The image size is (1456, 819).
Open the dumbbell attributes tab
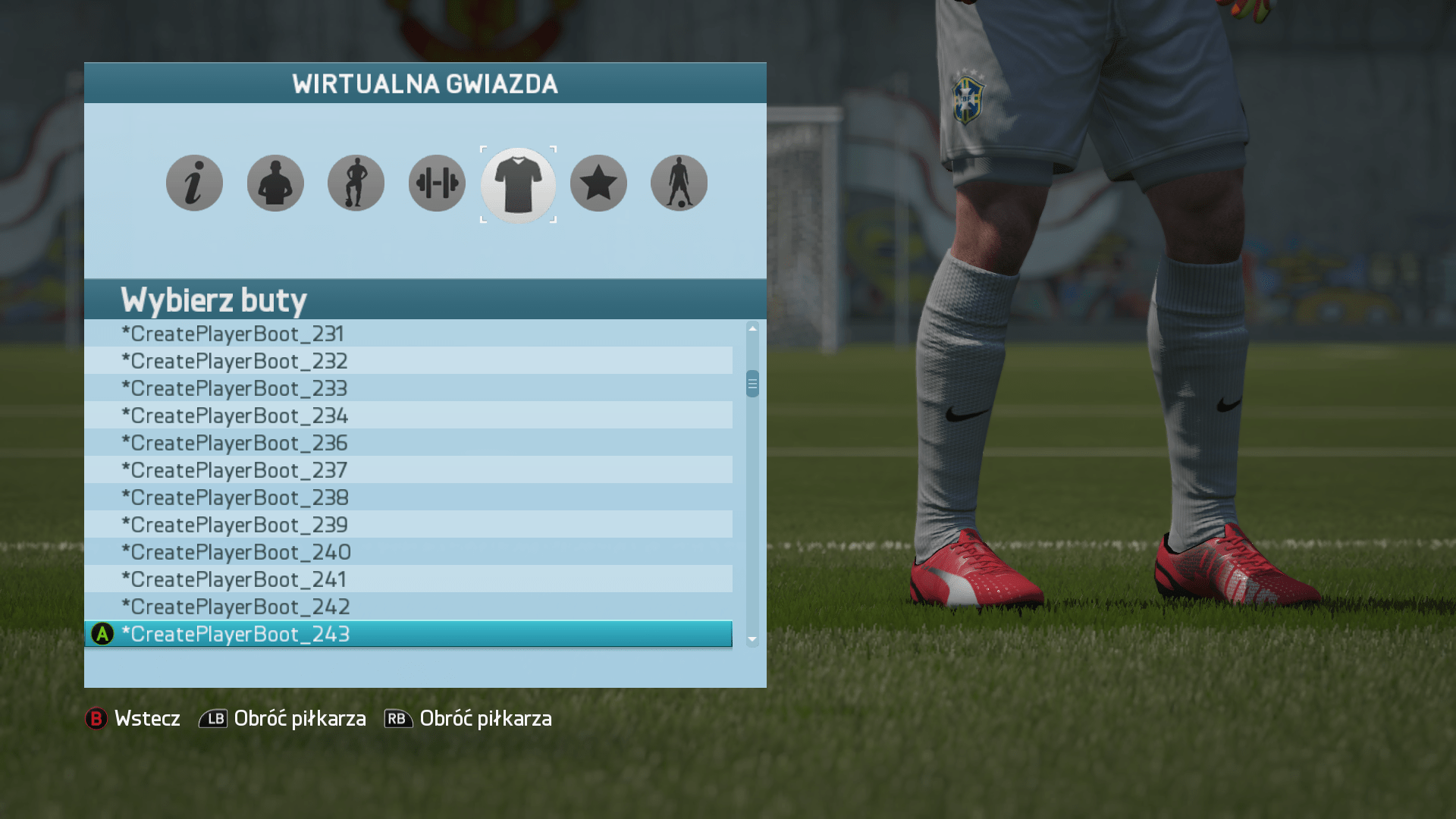click(437, 184)
